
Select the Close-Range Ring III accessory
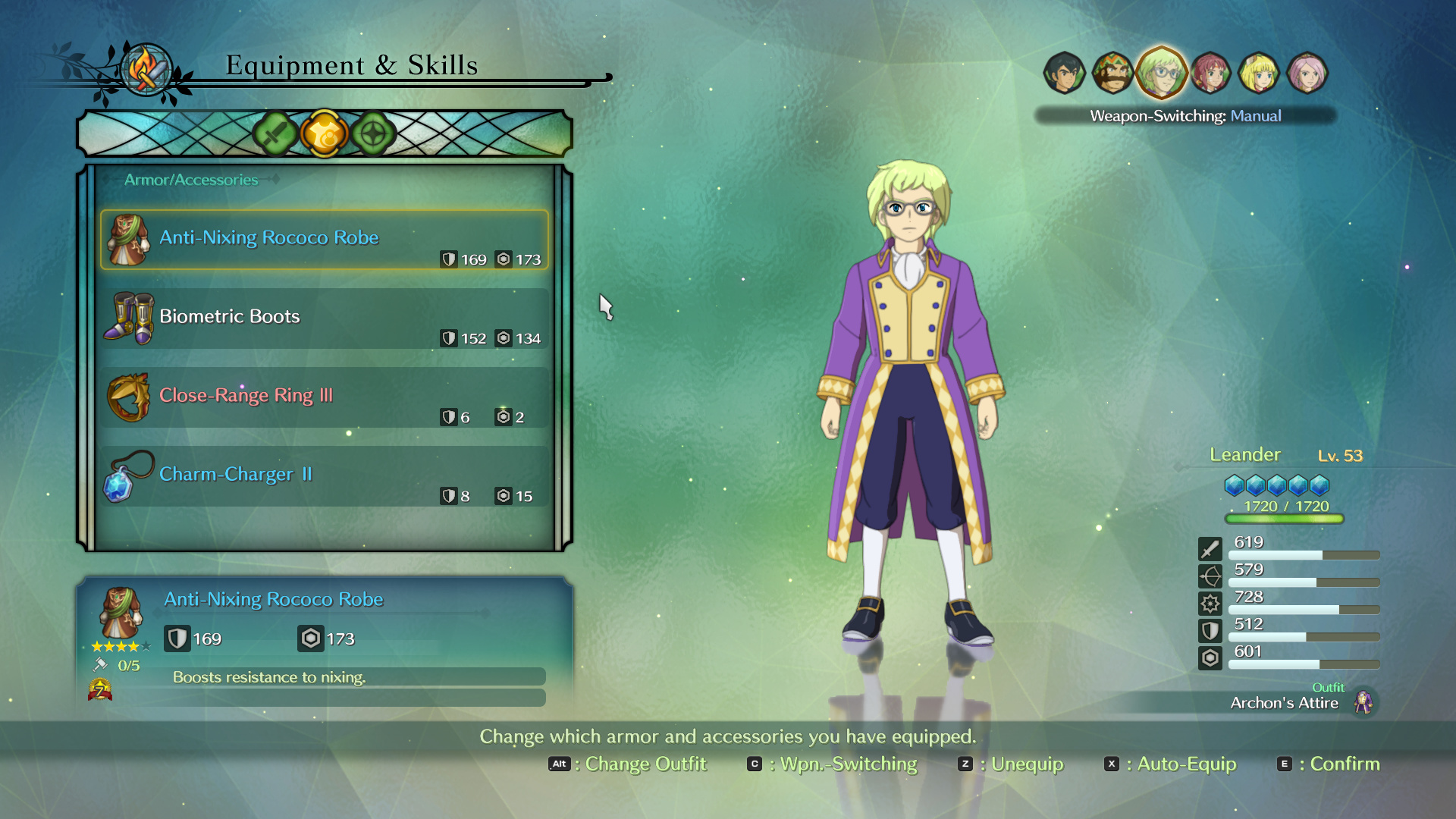tap(324, 397)
